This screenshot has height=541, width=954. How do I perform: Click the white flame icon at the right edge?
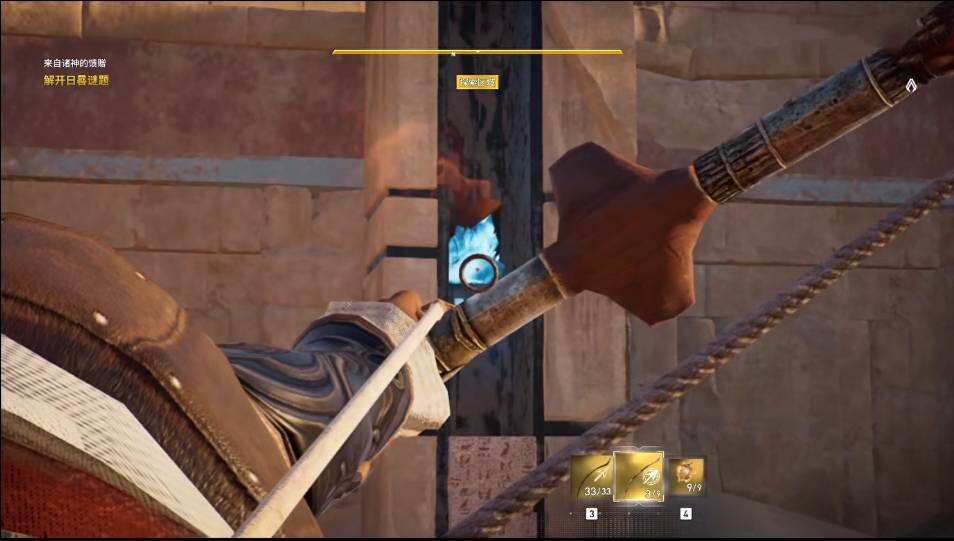(911, 87)
